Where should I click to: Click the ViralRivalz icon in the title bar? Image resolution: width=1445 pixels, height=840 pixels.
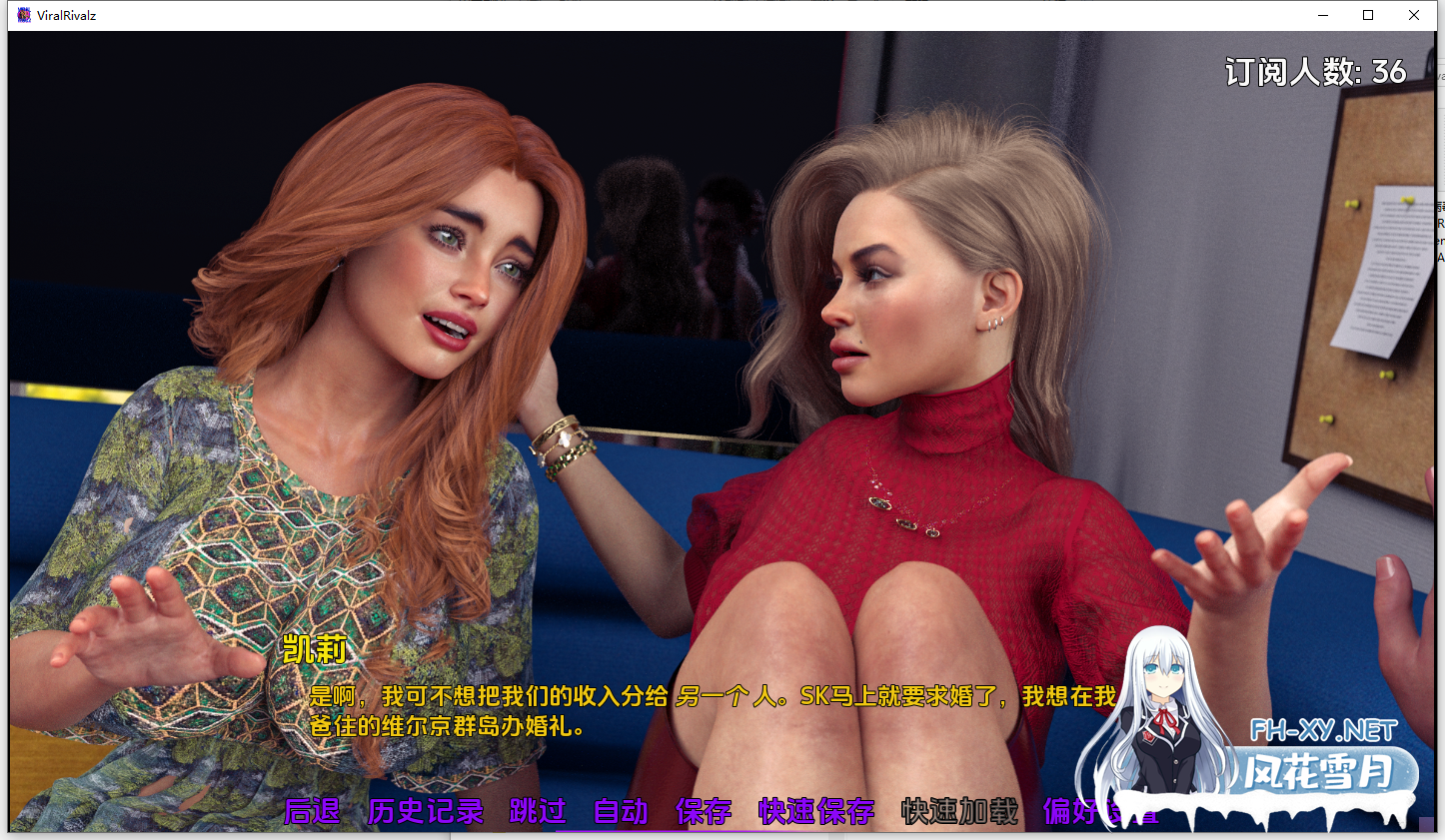pos(22,15)
